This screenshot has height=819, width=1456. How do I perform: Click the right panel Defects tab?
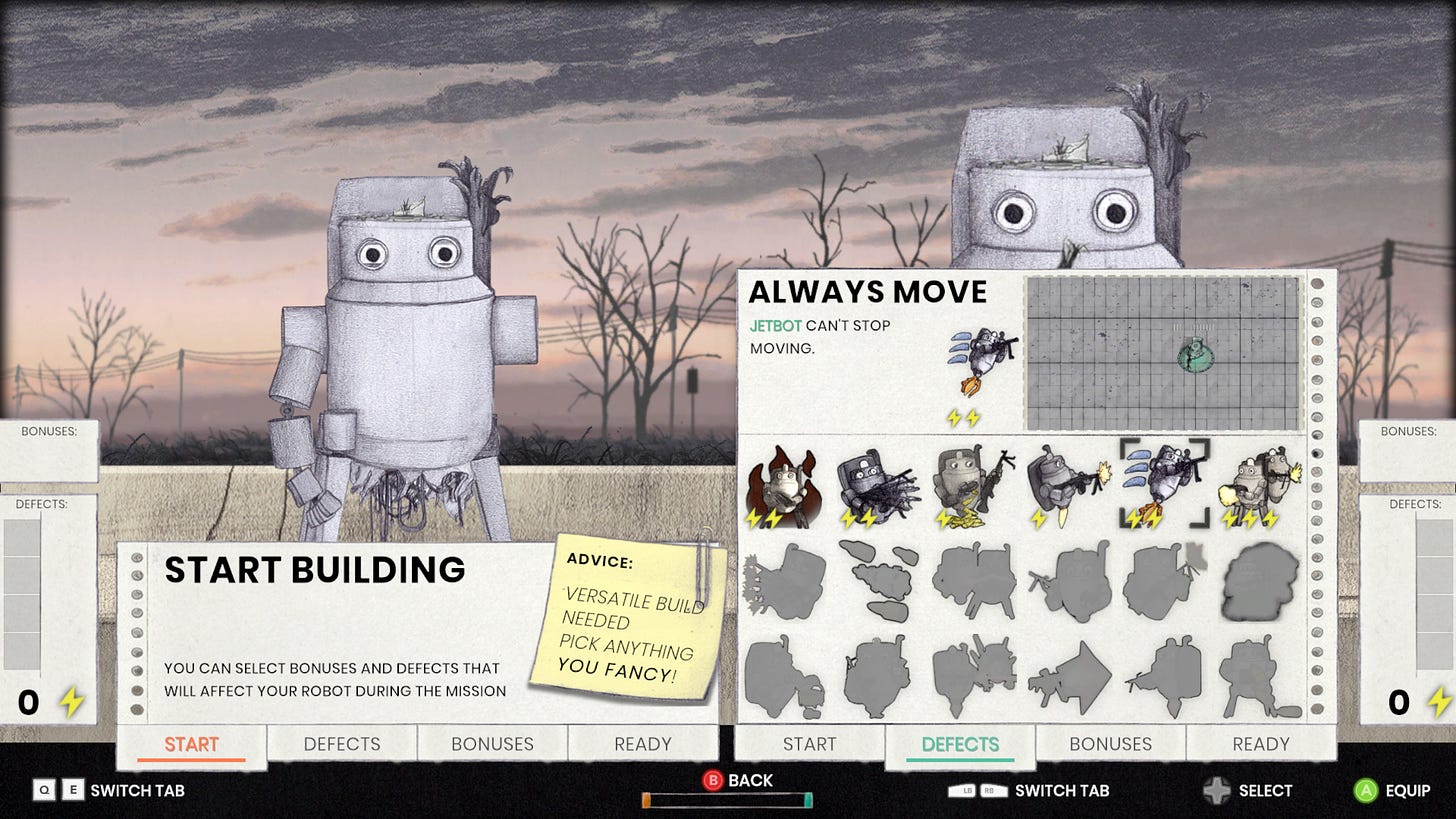[960, 744]
